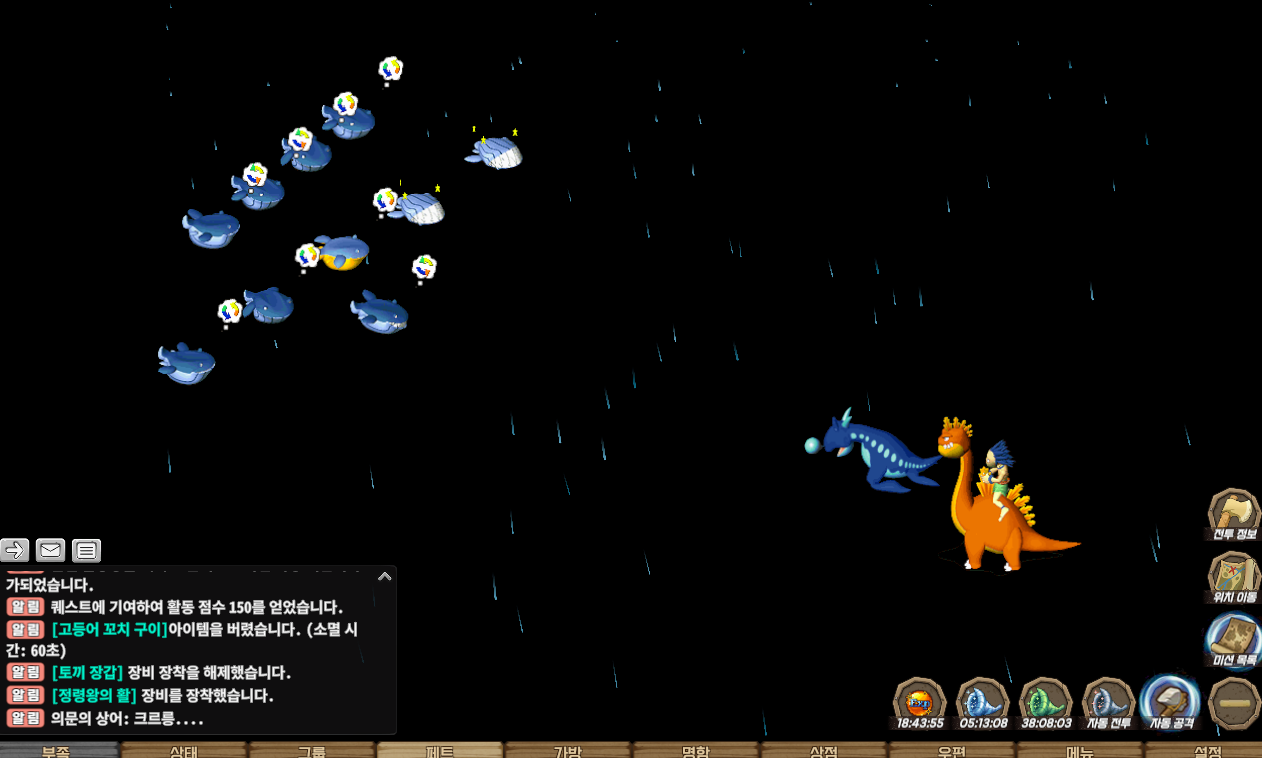The width and height of the screenshot is (1262, 758).
Task: Open the 상점 shop tab
Action: [823, 750]
